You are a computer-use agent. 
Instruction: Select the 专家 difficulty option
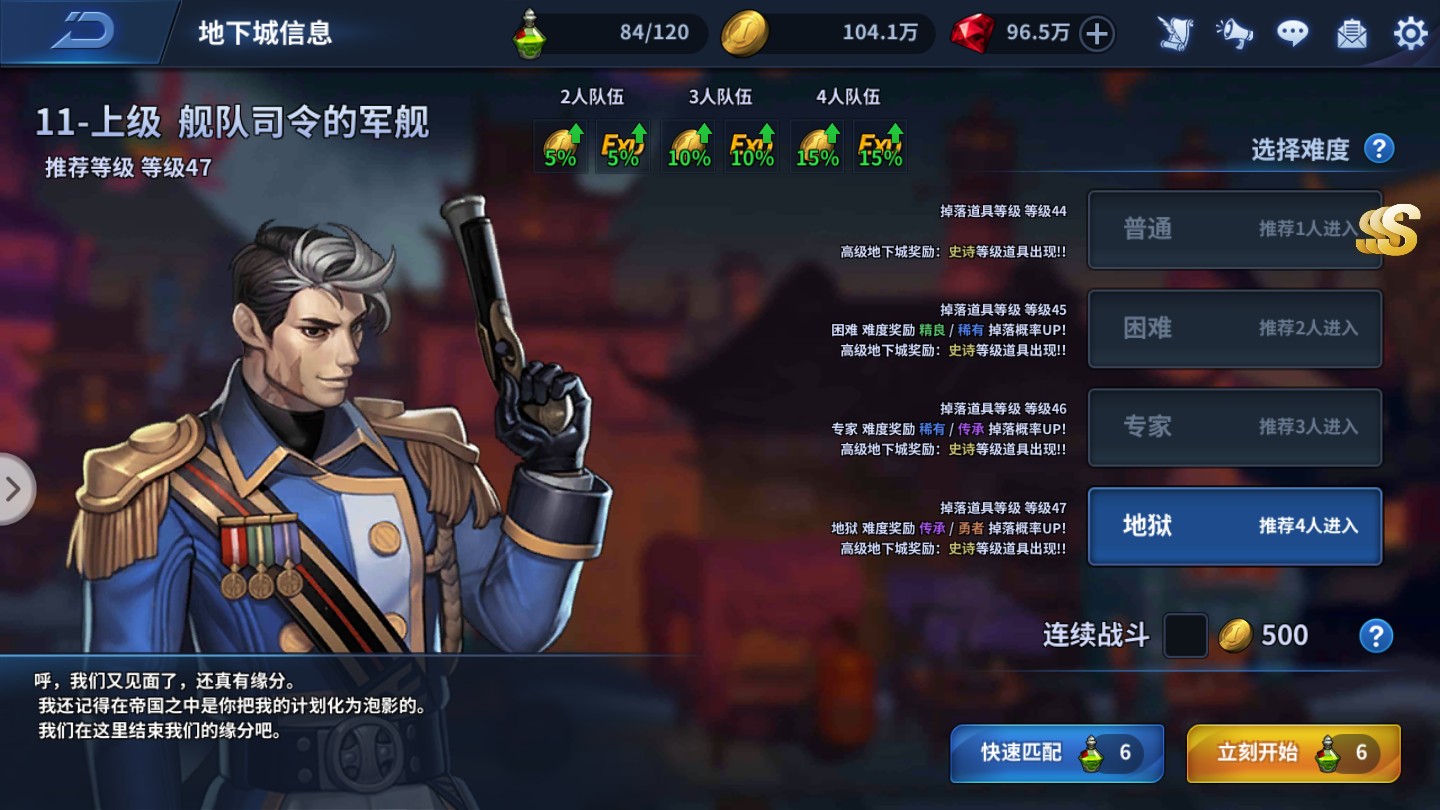pyautogui.click(x=1235, y=428)
